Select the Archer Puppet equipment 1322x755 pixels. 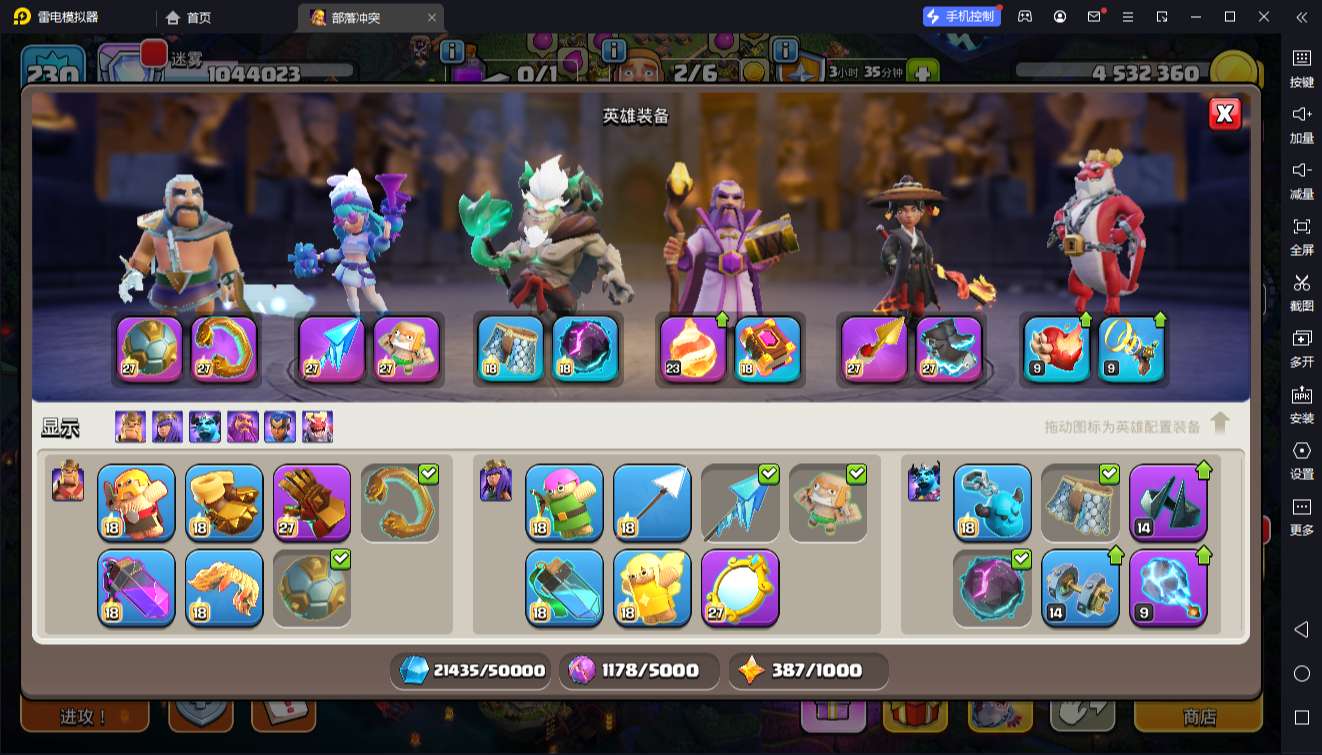click(564, 502)
